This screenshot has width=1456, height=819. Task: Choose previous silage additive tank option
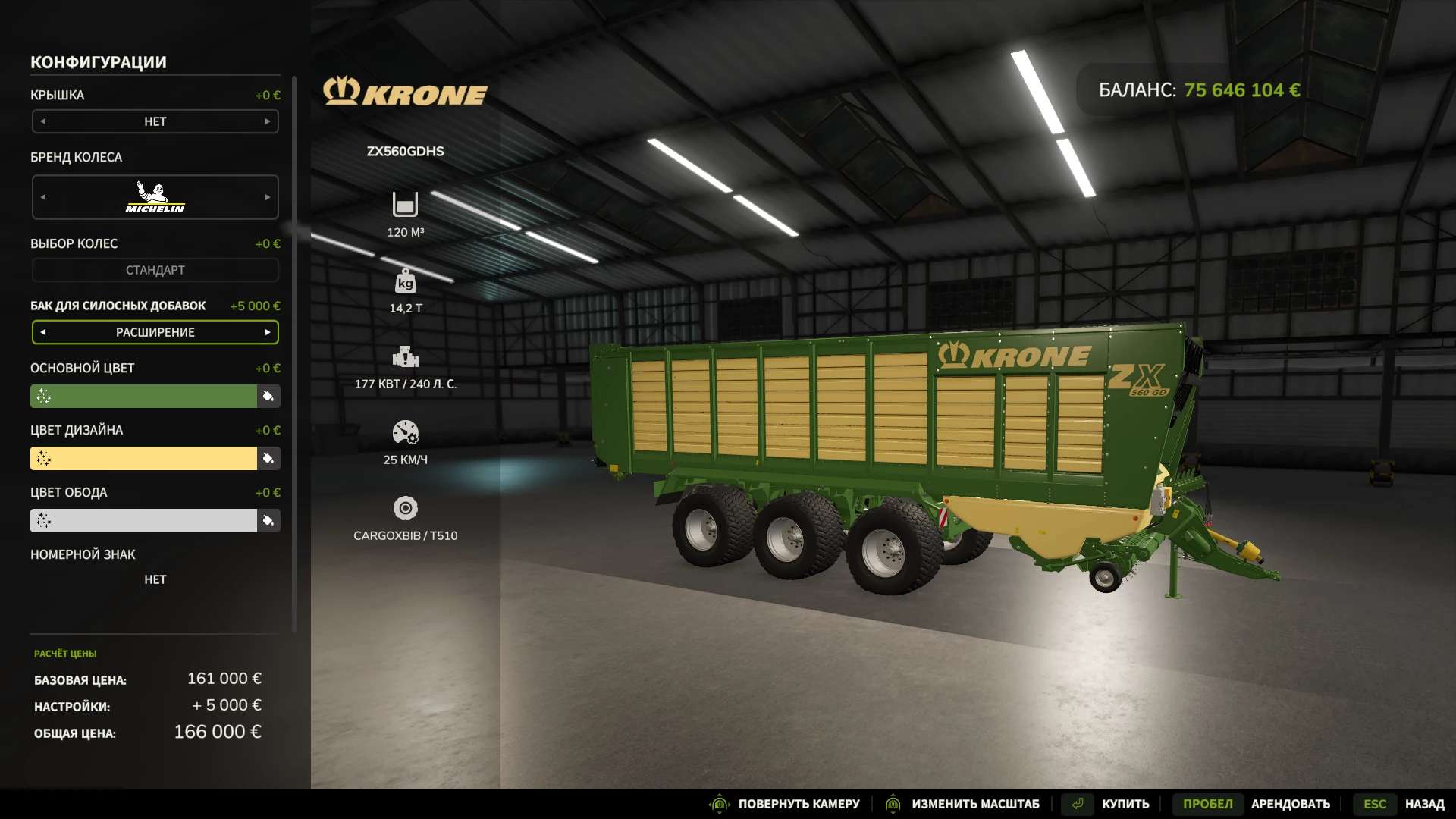[43, 332]
